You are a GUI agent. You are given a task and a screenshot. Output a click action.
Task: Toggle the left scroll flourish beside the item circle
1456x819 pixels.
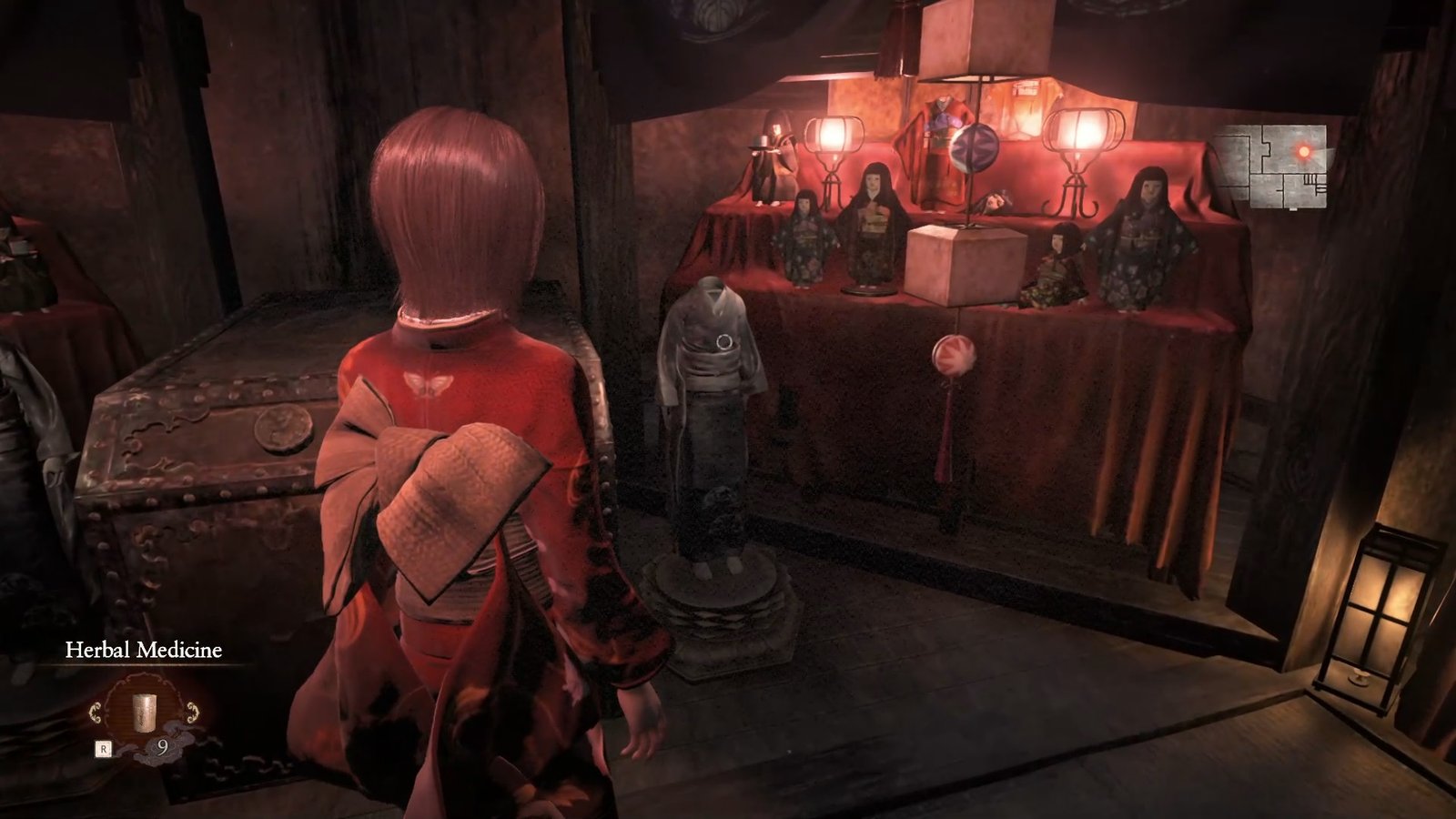click(x=95, y=712)
